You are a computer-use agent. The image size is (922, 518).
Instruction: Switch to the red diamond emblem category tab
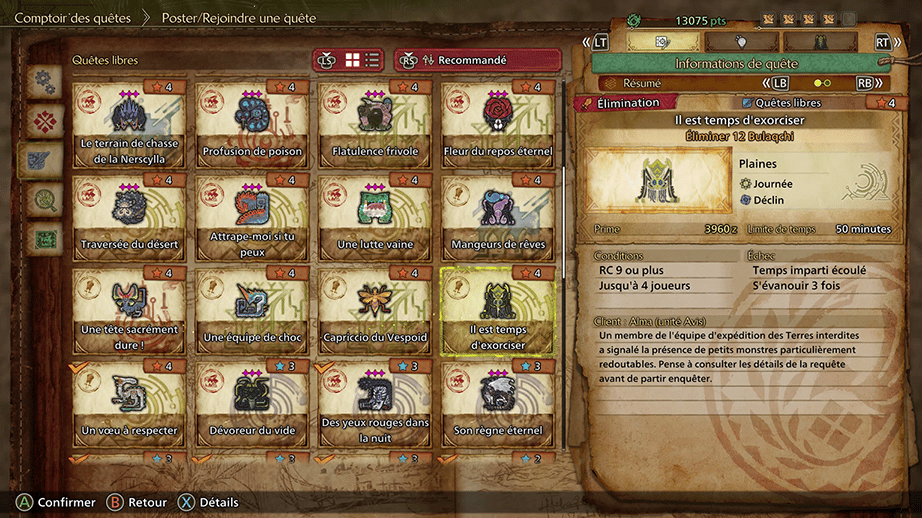pyautogui.click(x=45, y=122)
